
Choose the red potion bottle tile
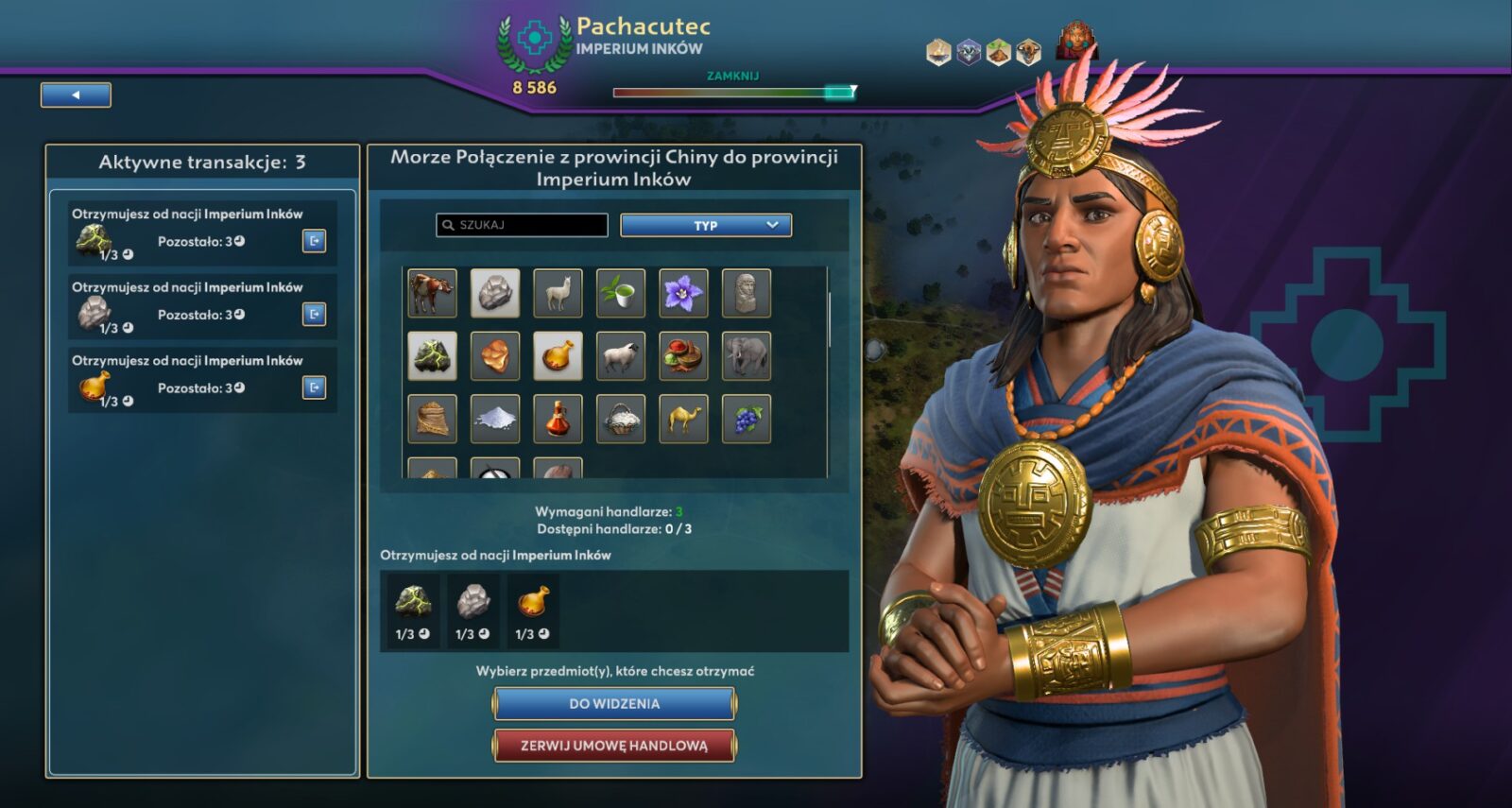pyautogui.click(x=558, y=419)
